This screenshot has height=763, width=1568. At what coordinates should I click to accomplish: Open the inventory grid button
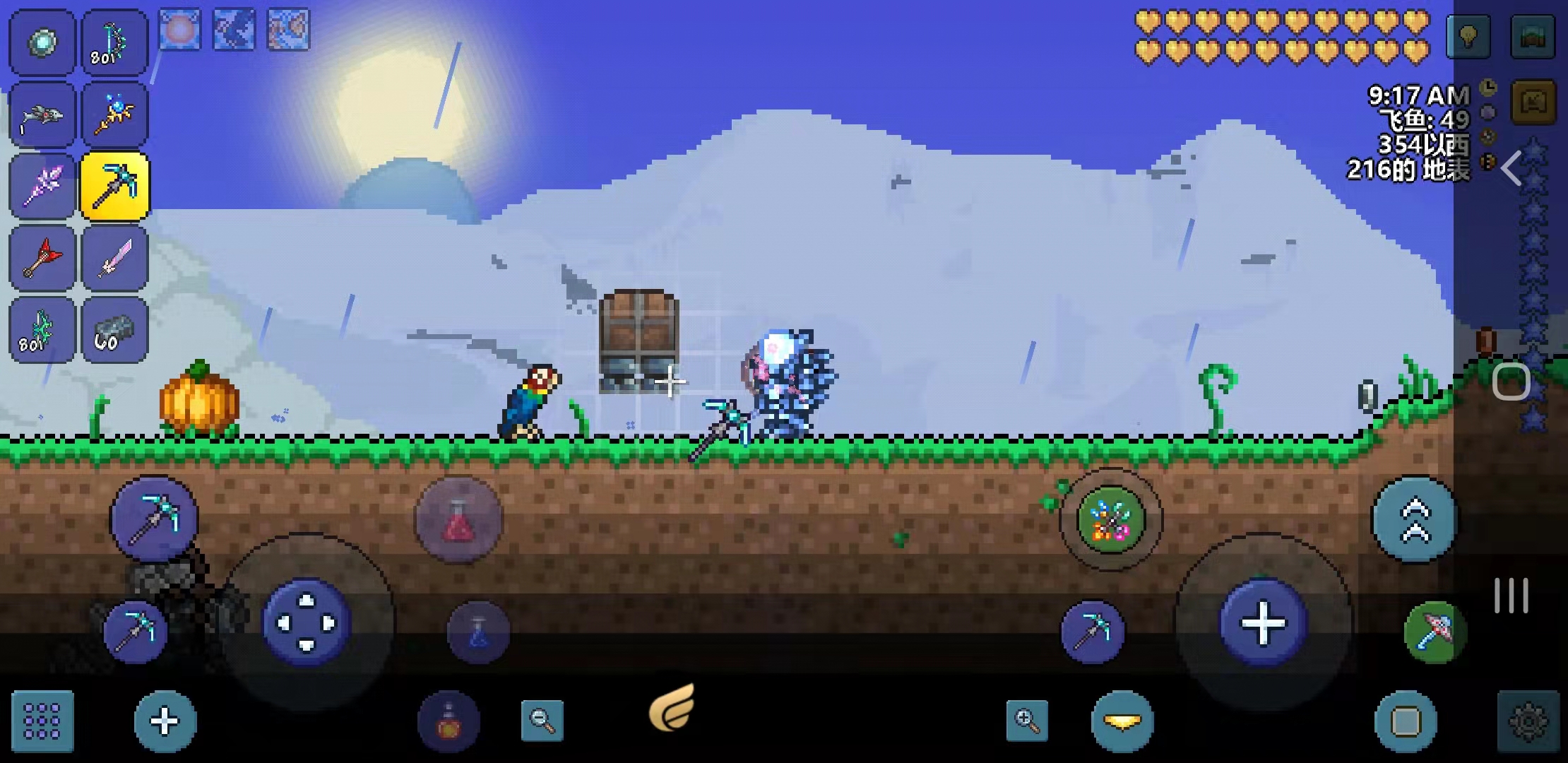point(42,721)
